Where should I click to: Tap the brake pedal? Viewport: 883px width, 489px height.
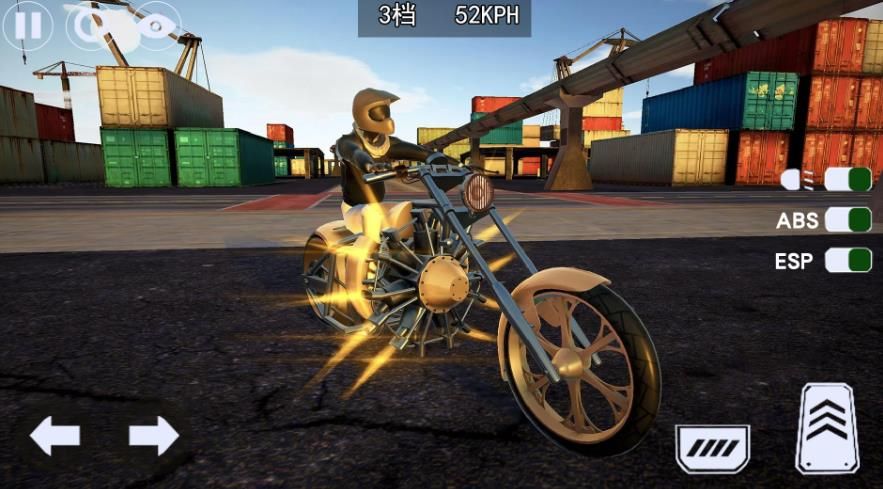click(x=712, y=446)
